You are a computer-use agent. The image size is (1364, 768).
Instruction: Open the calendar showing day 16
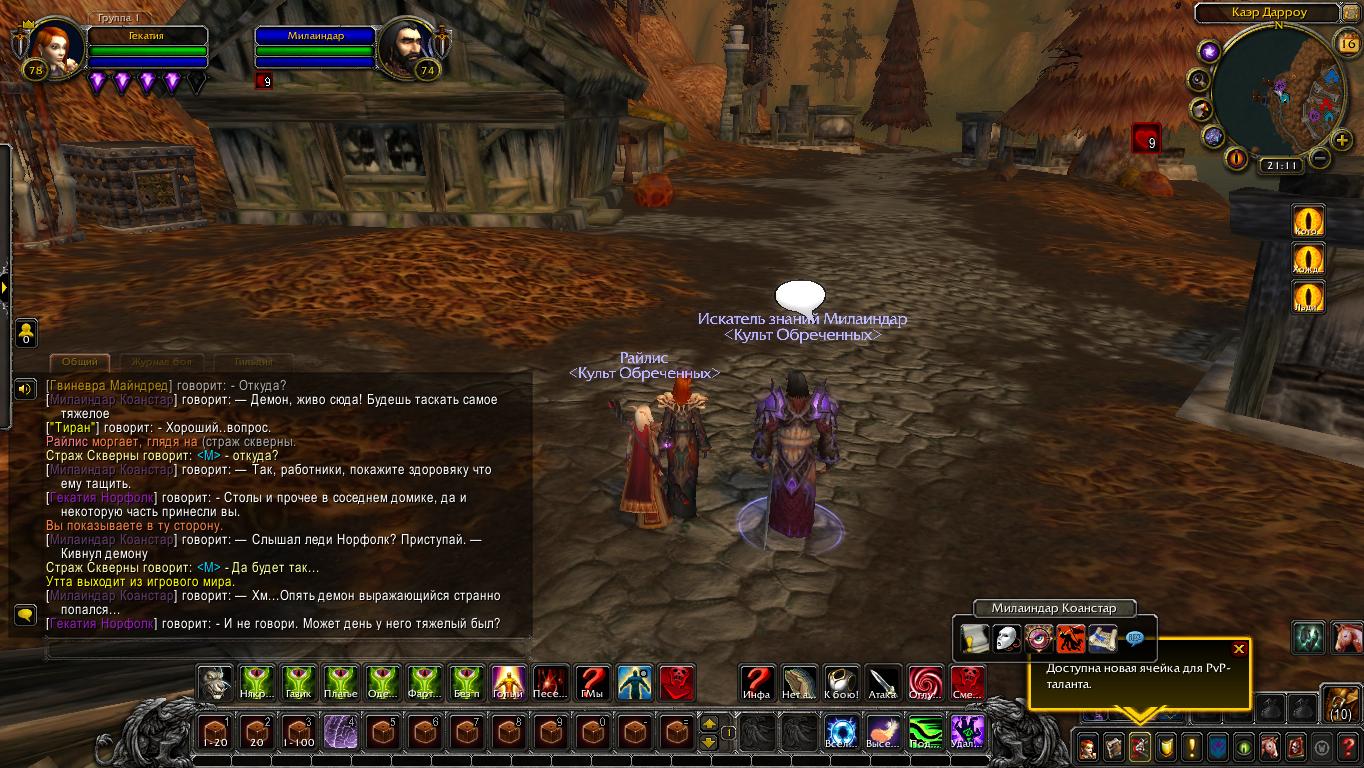(1346, 43)
